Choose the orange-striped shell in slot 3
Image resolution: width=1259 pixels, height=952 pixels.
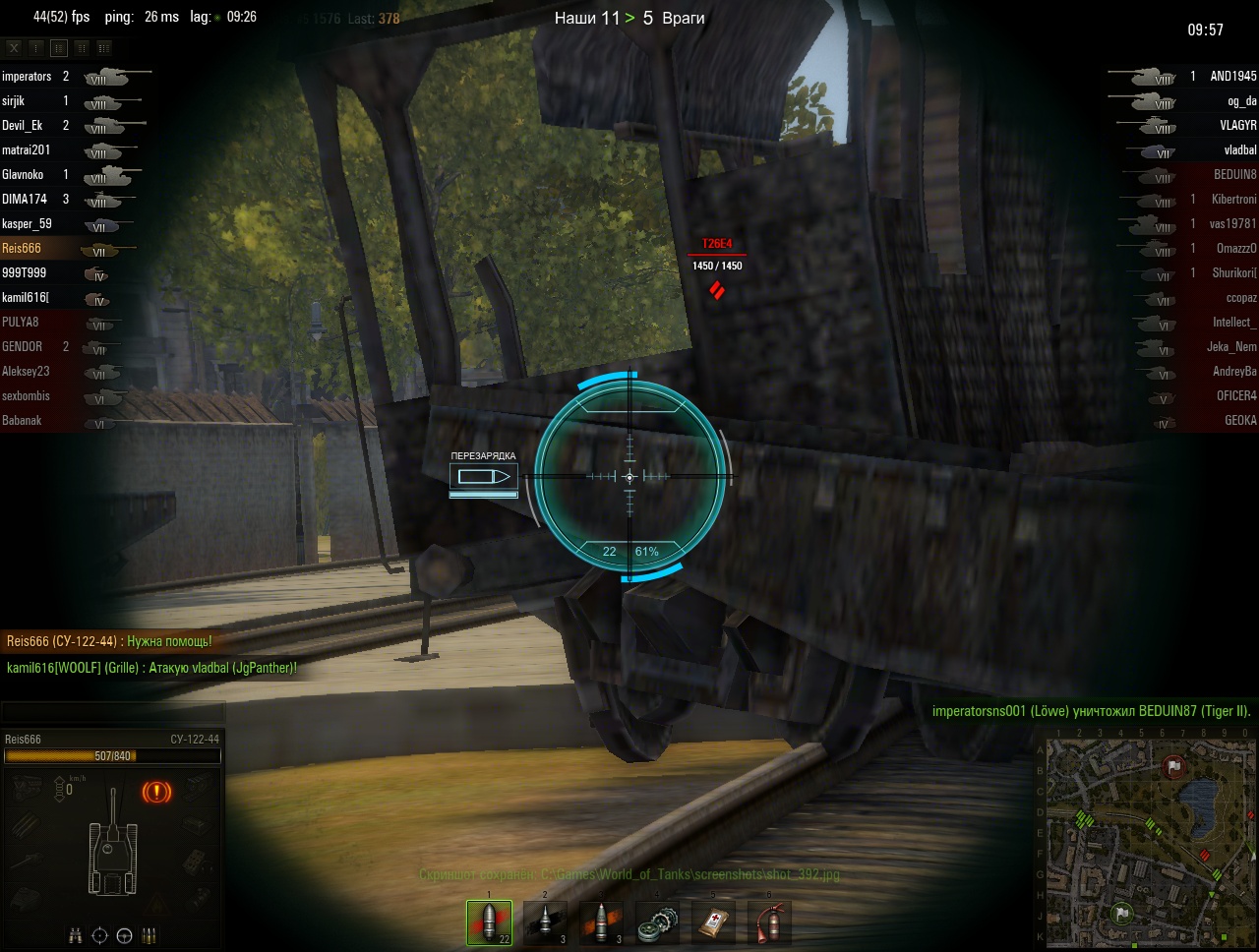click(601, 922)
